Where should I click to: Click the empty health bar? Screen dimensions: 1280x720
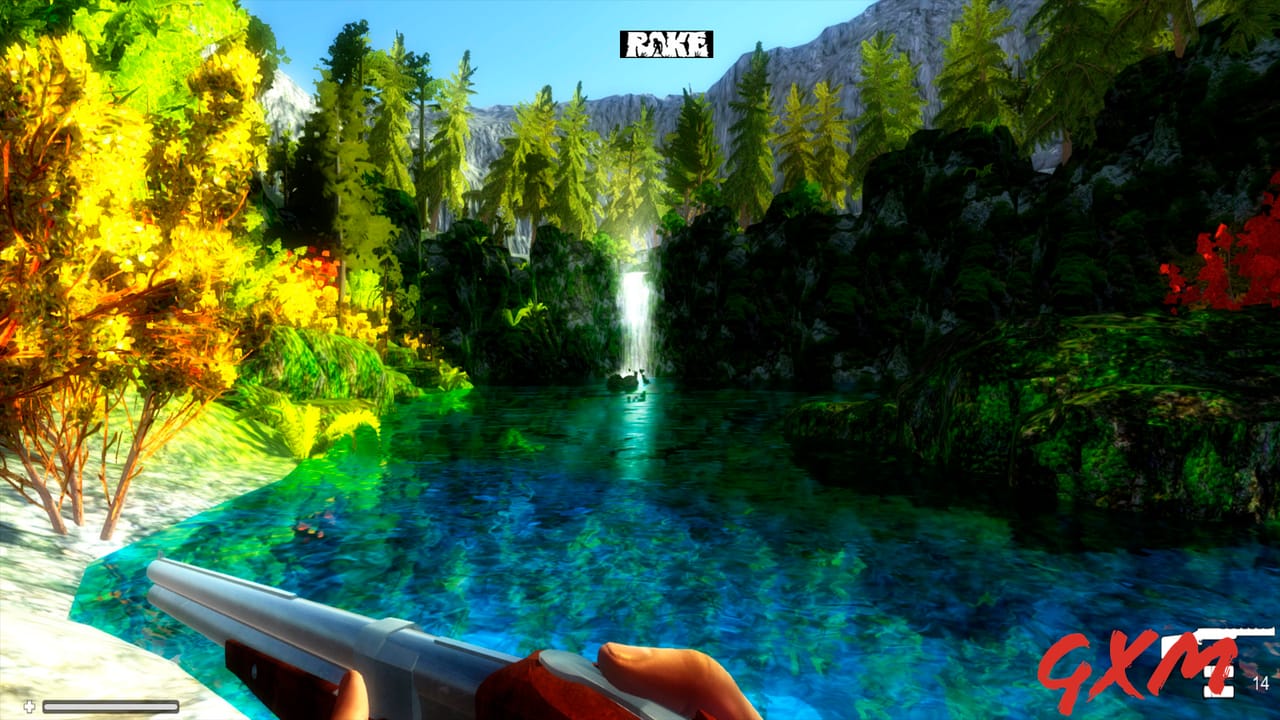click(110, 706)
